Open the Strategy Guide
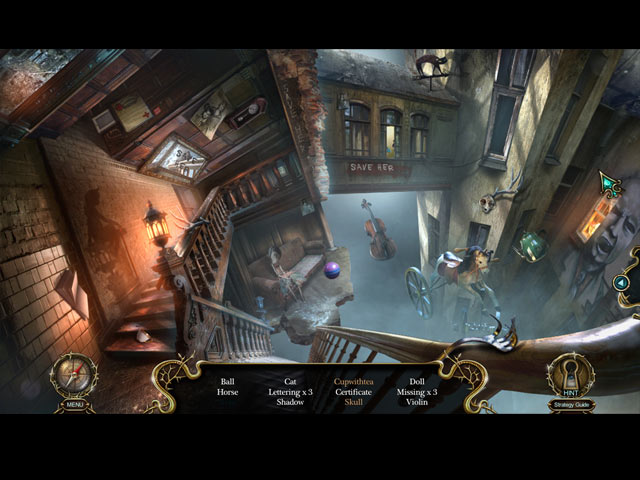640x480 pixels. coord(570,405)
